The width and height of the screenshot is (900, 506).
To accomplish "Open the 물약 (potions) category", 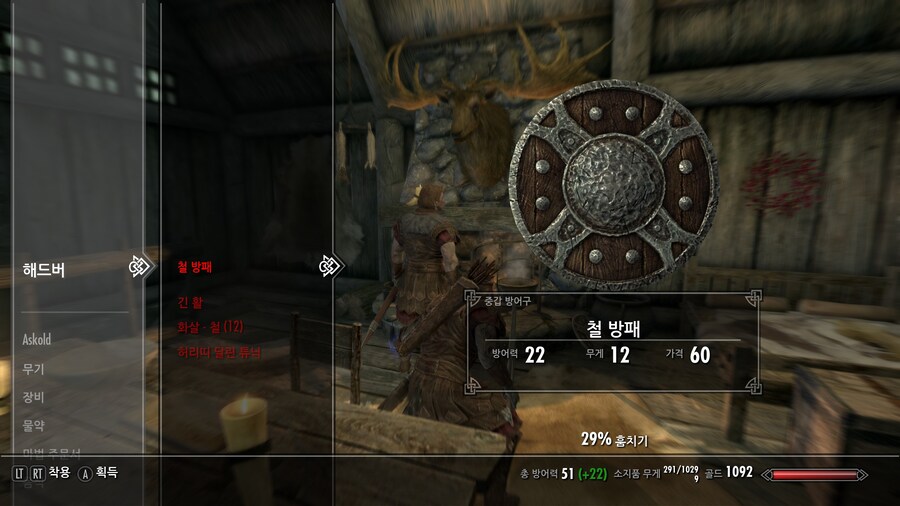I will 33,425.
